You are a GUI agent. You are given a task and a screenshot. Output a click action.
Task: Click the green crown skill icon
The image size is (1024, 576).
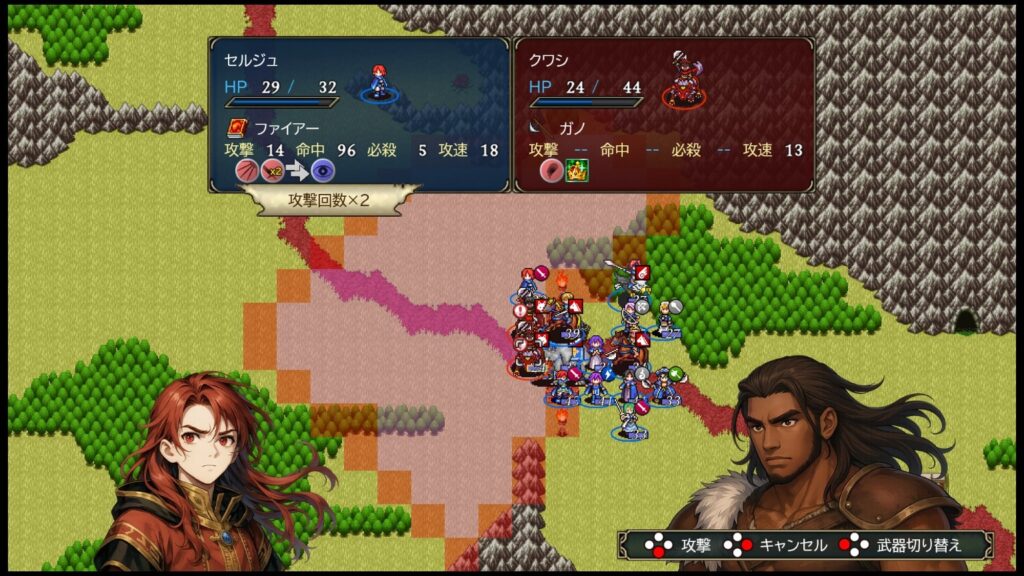(x=578, y=170)
